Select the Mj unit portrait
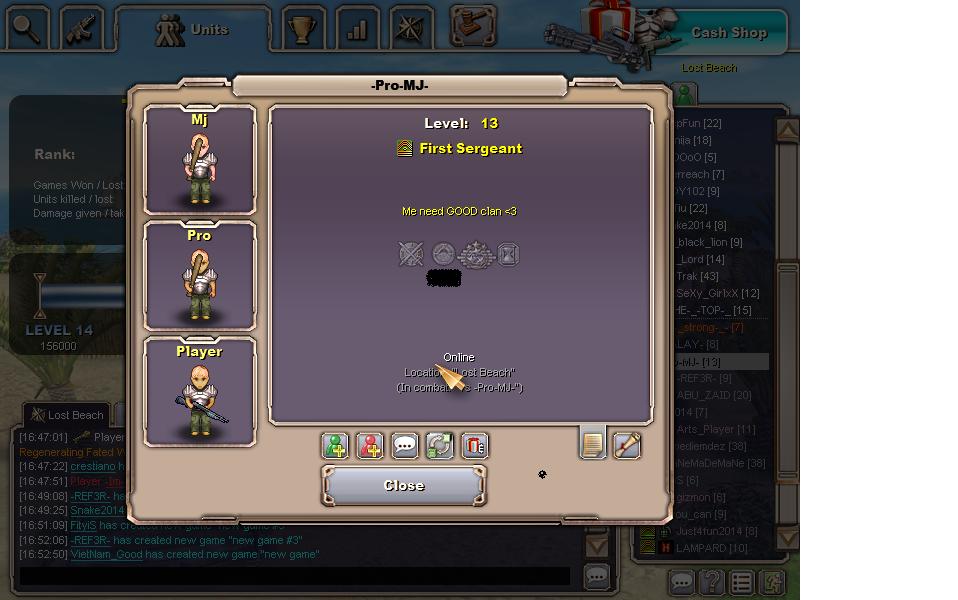The width and height of the screenshot is (958, 600). point(200,160)
